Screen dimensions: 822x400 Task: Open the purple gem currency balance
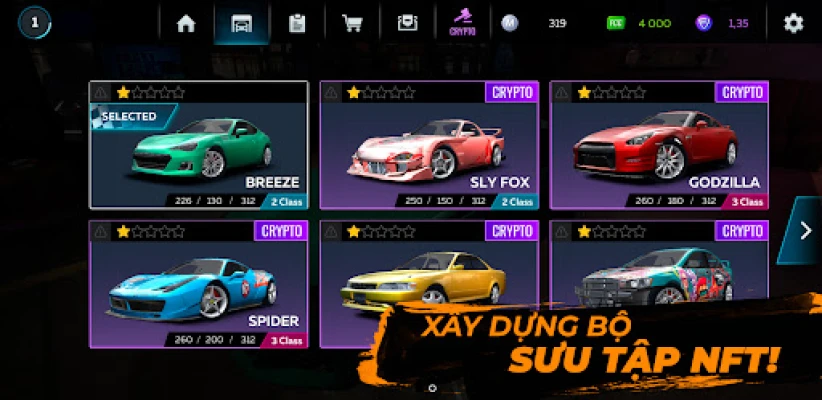click(x=724, y=23)
